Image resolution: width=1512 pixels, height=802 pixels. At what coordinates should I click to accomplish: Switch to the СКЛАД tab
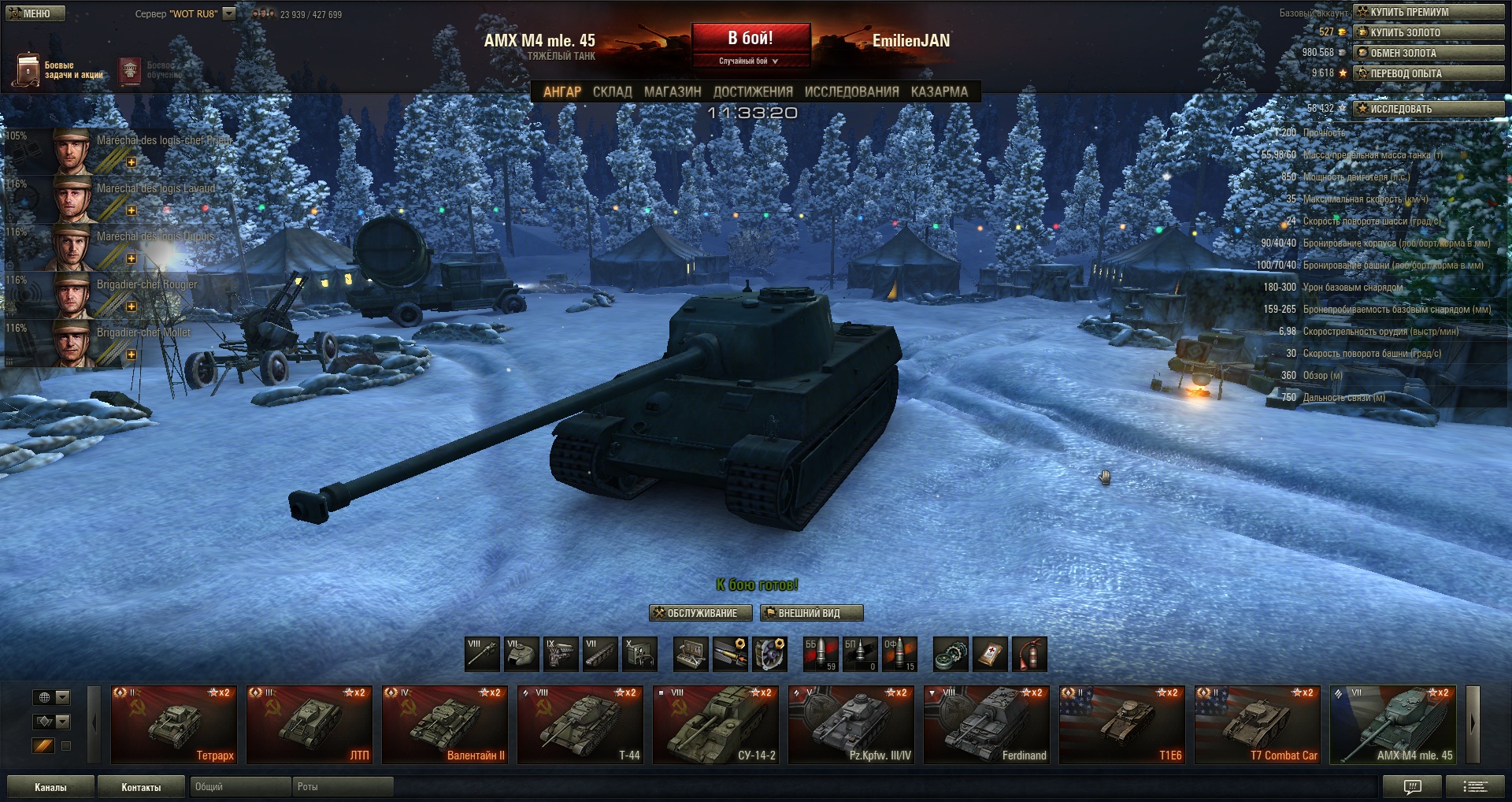(612, 92)
